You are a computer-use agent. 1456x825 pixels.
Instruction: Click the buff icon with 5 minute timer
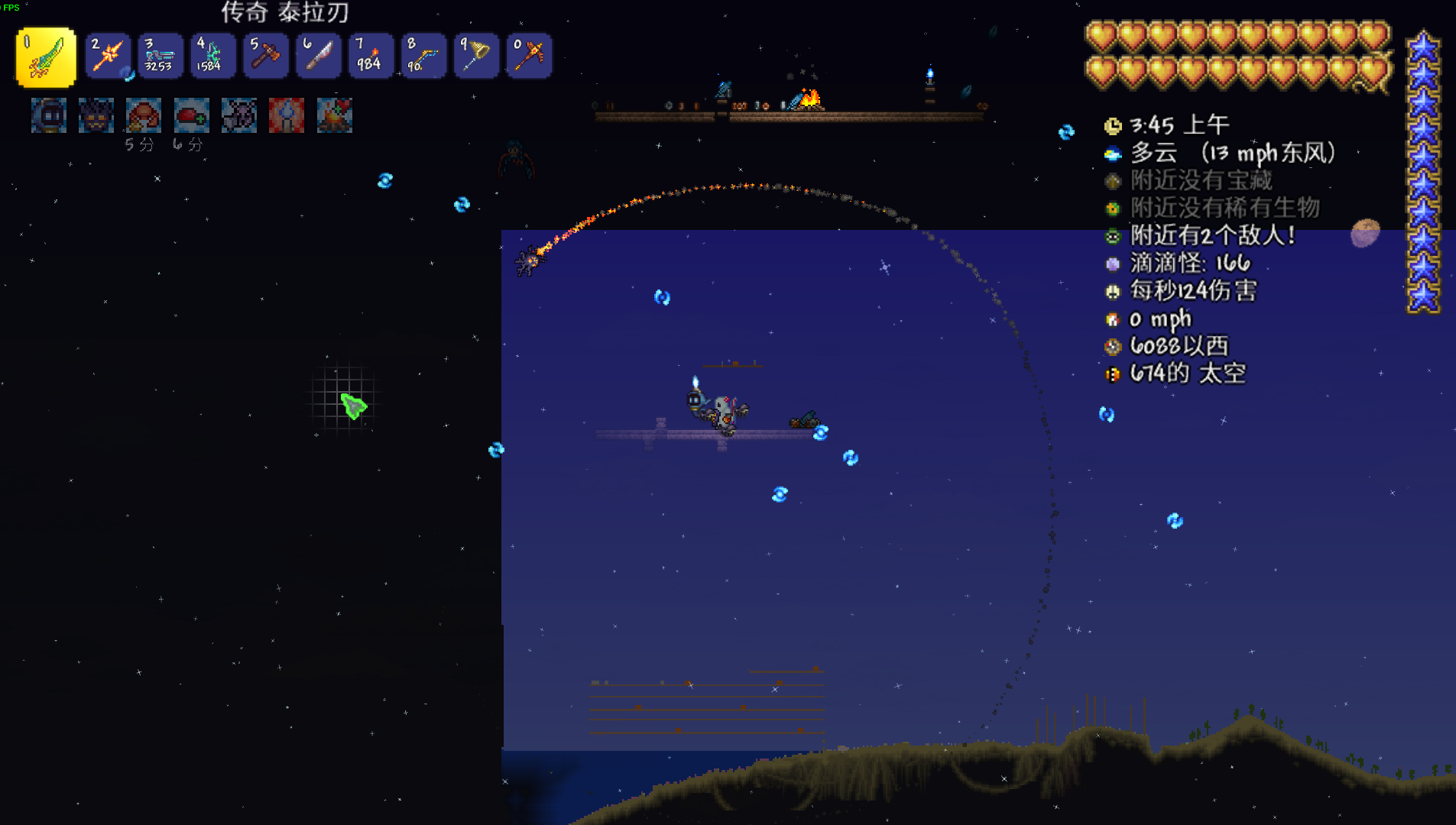pos(144,115)
